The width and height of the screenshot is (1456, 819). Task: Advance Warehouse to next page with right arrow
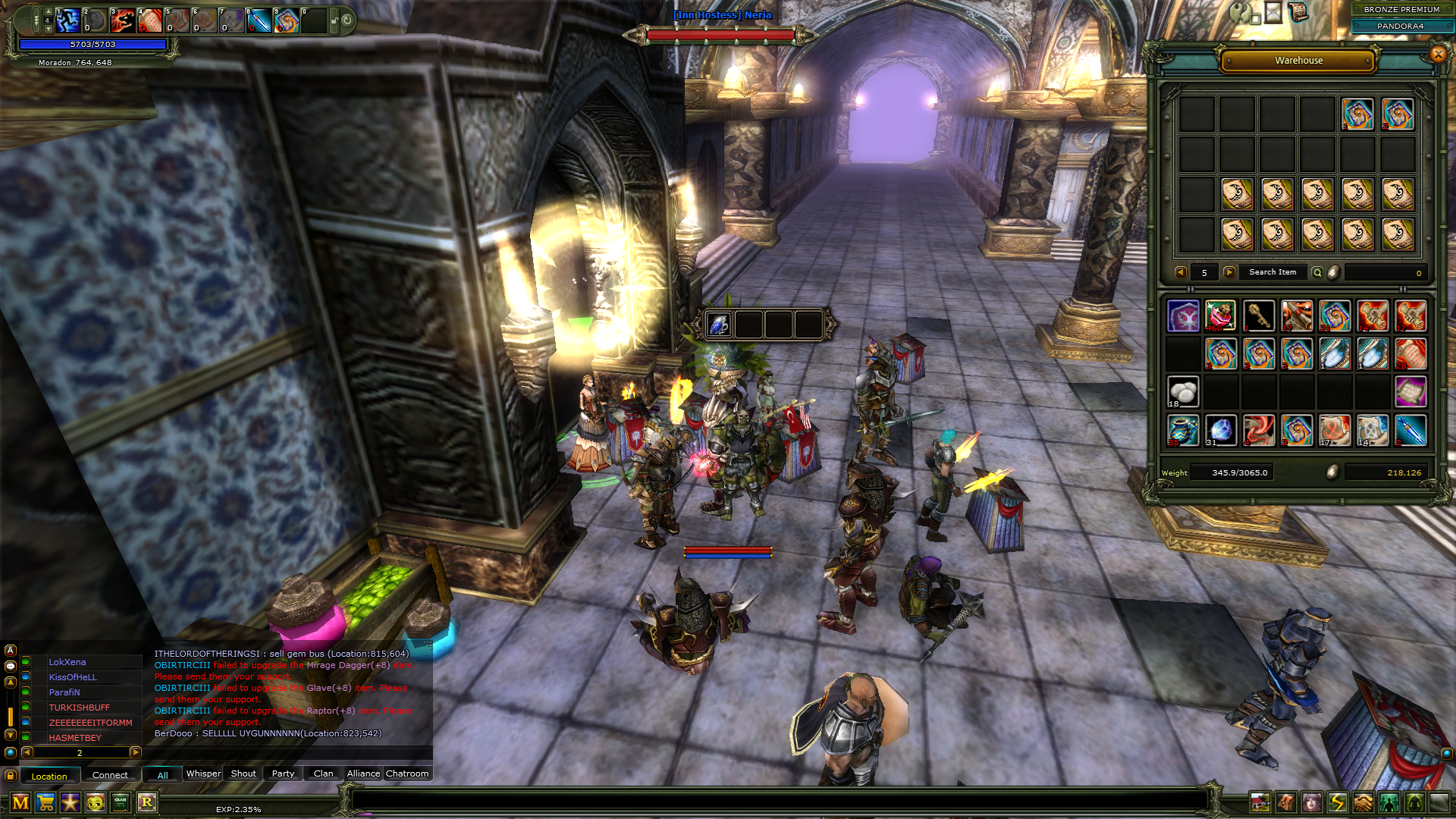pos(1231,272)
